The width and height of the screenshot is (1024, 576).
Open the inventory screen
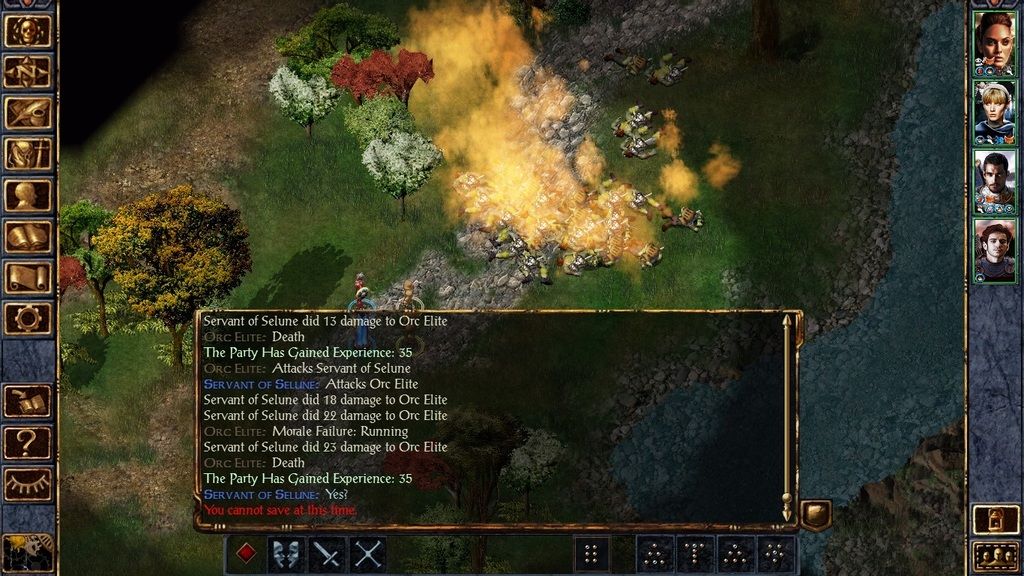click(x=28, y=154)
